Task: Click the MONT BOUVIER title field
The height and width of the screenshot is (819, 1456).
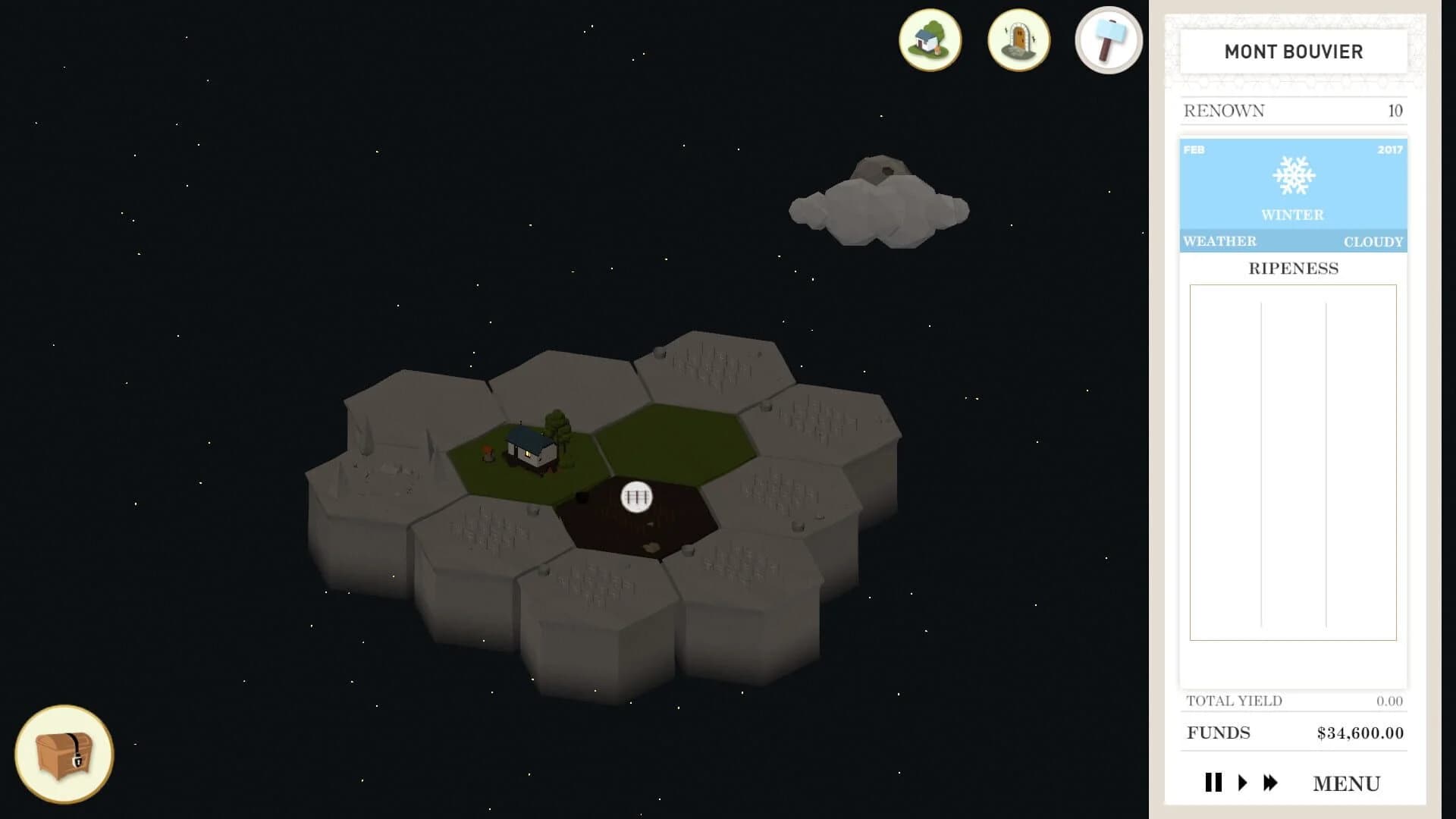Action: 1292,52
